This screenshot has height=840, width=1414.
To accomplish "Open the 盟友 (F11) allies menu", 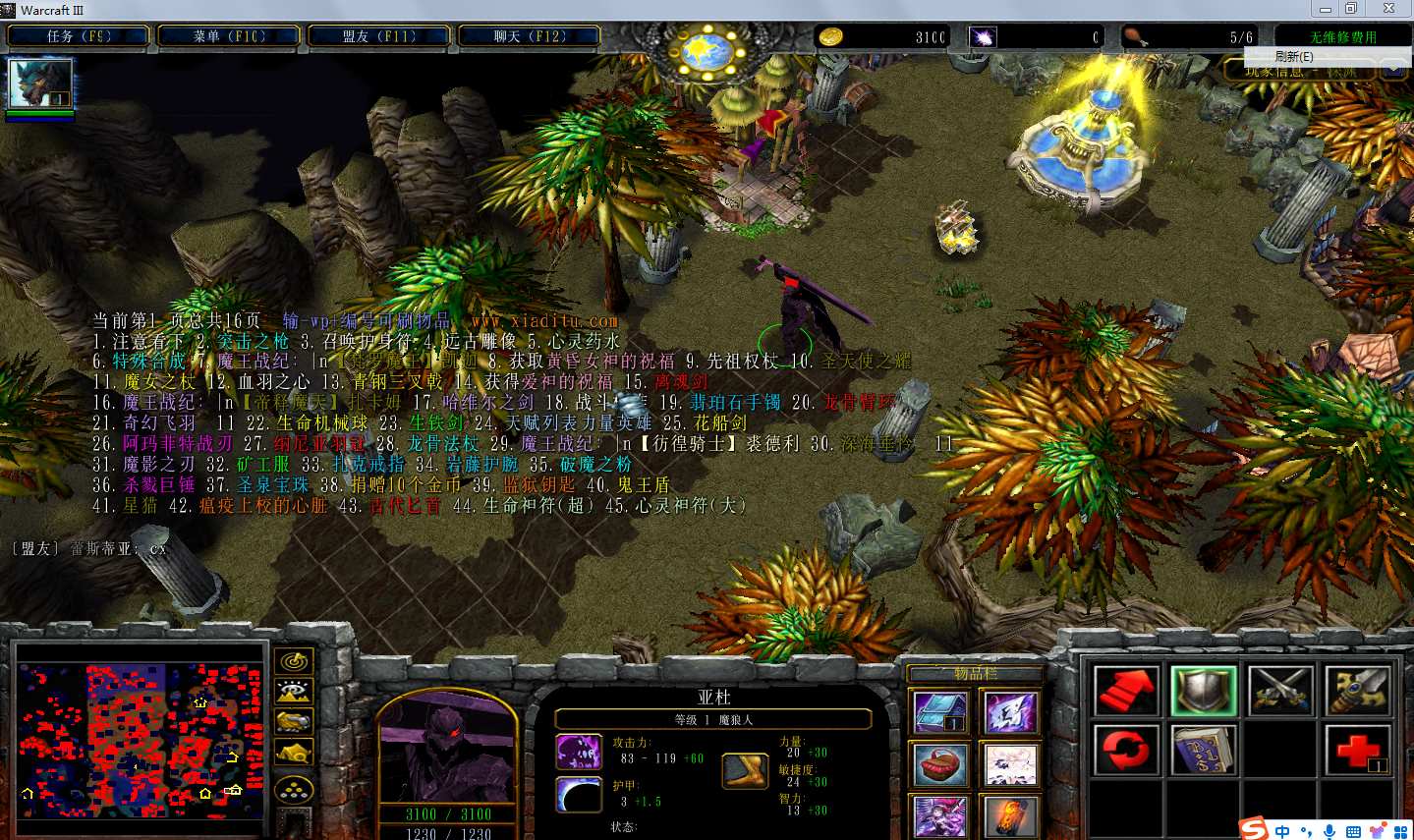I will click(x=379, y=36).
